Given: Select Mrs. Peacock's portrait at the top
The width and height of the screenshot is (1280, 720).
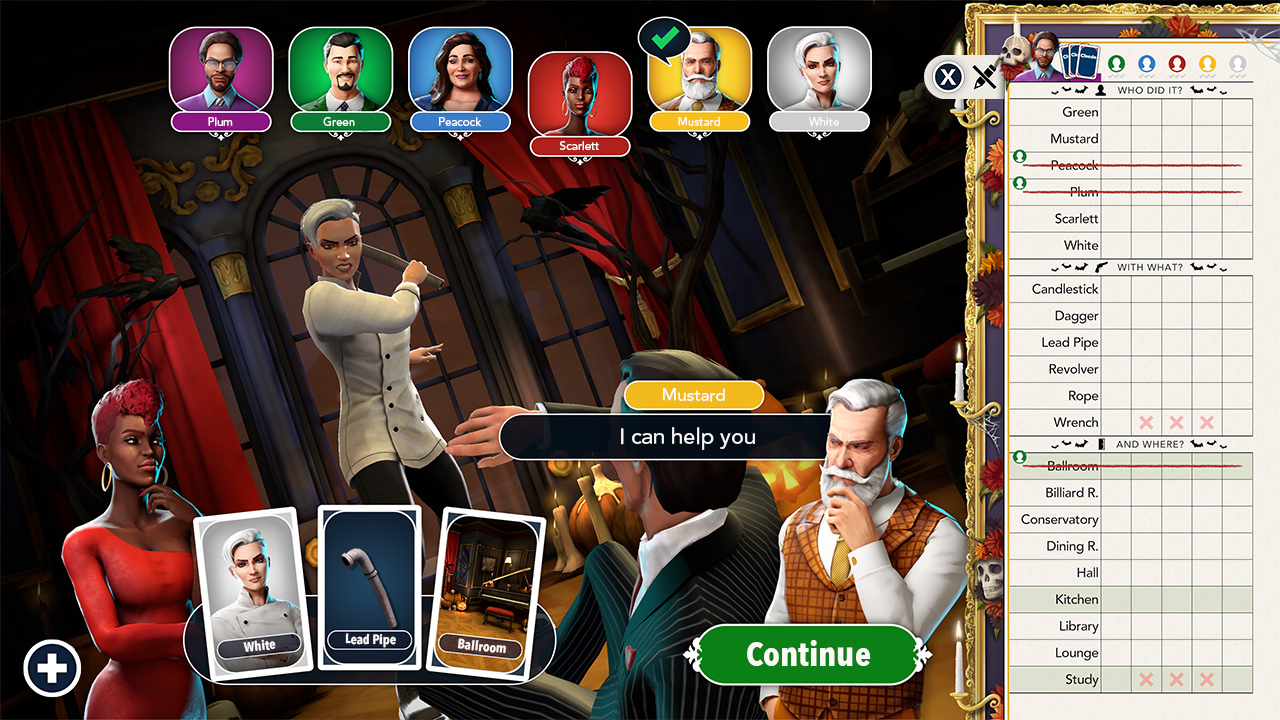Looking at the screenshot, I should [x=460, y=70].
